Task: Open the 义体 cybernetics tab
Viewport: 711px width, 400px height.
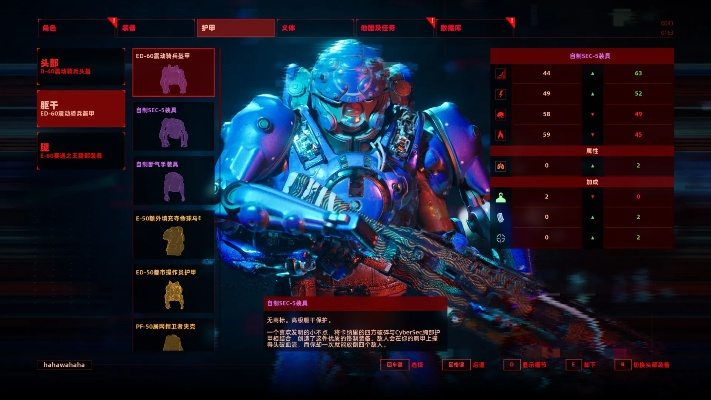Action: point(314,28)
